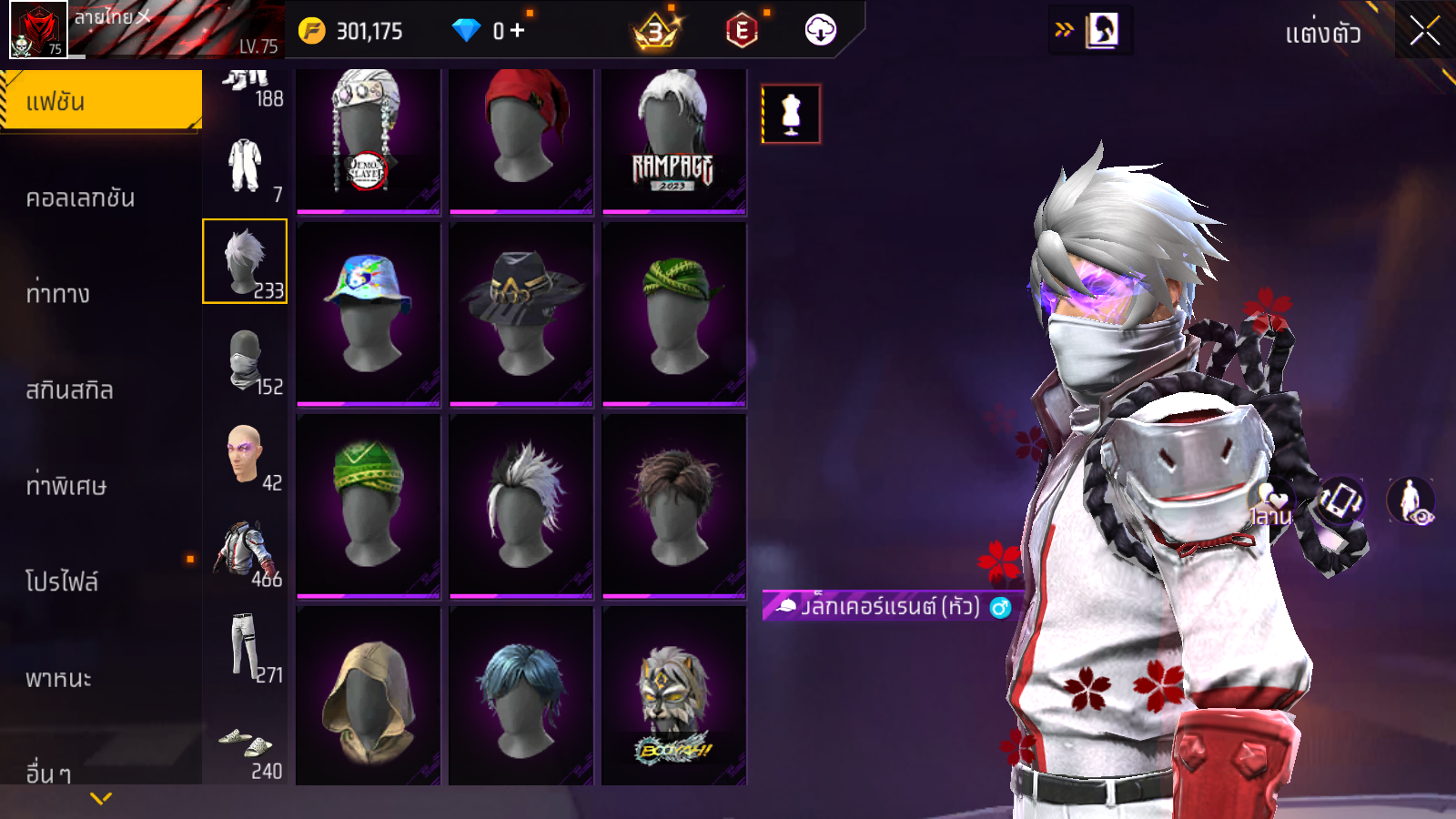Add diamonds with the plus button

(517, 31)
